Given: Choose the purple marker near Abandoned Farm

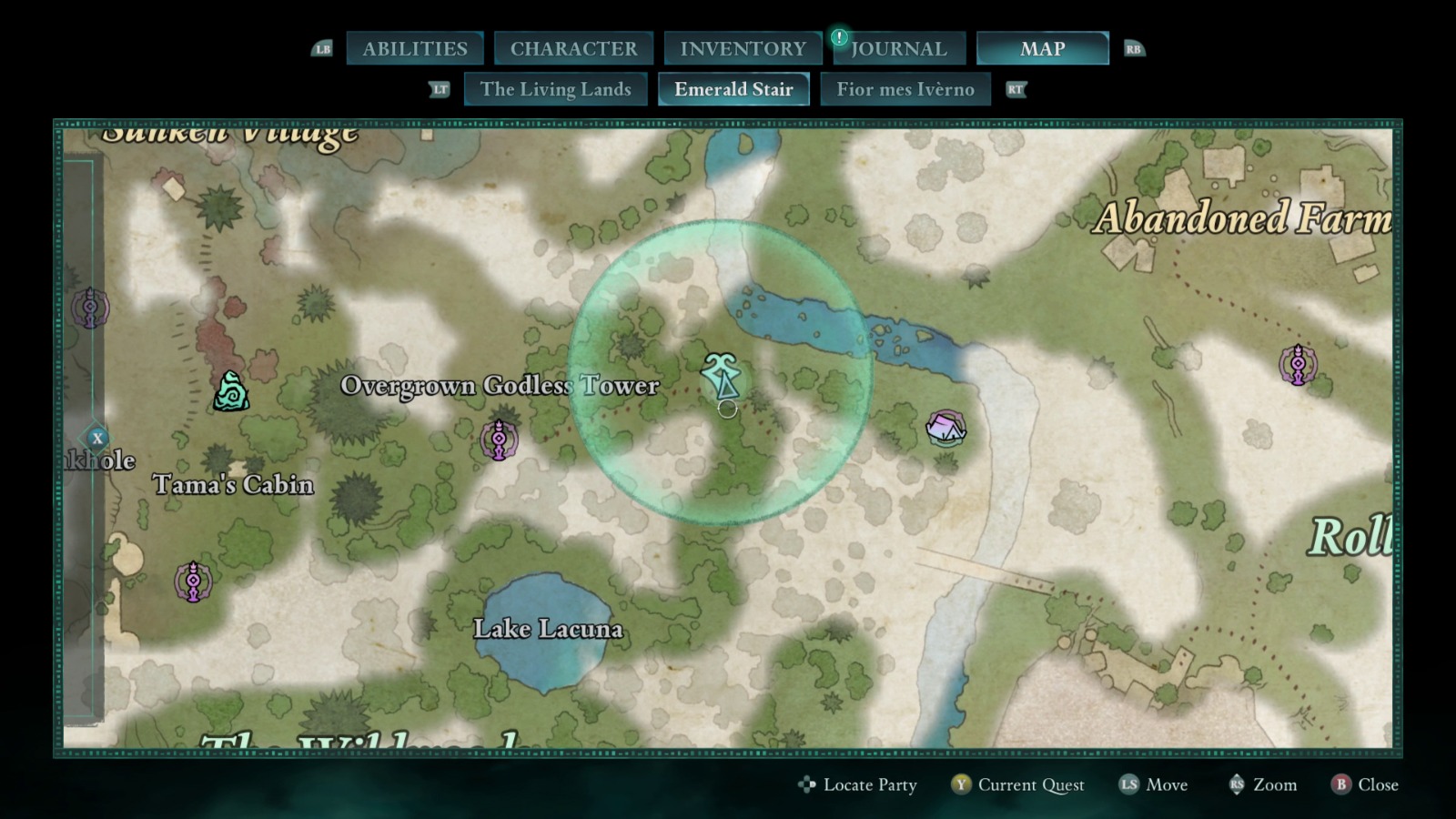Looking at the screenshot, I should pyautogui.click(x=1298, y=365).
